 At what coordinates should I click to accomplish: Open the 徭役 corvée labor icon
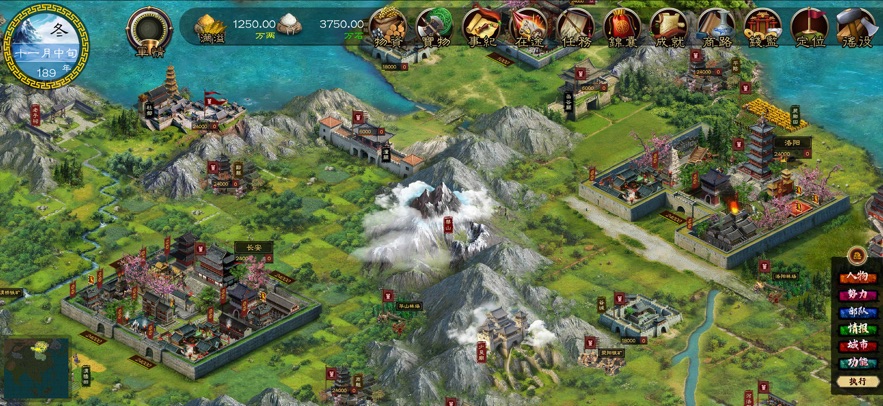pyautogui.click(x=856, y=26)
